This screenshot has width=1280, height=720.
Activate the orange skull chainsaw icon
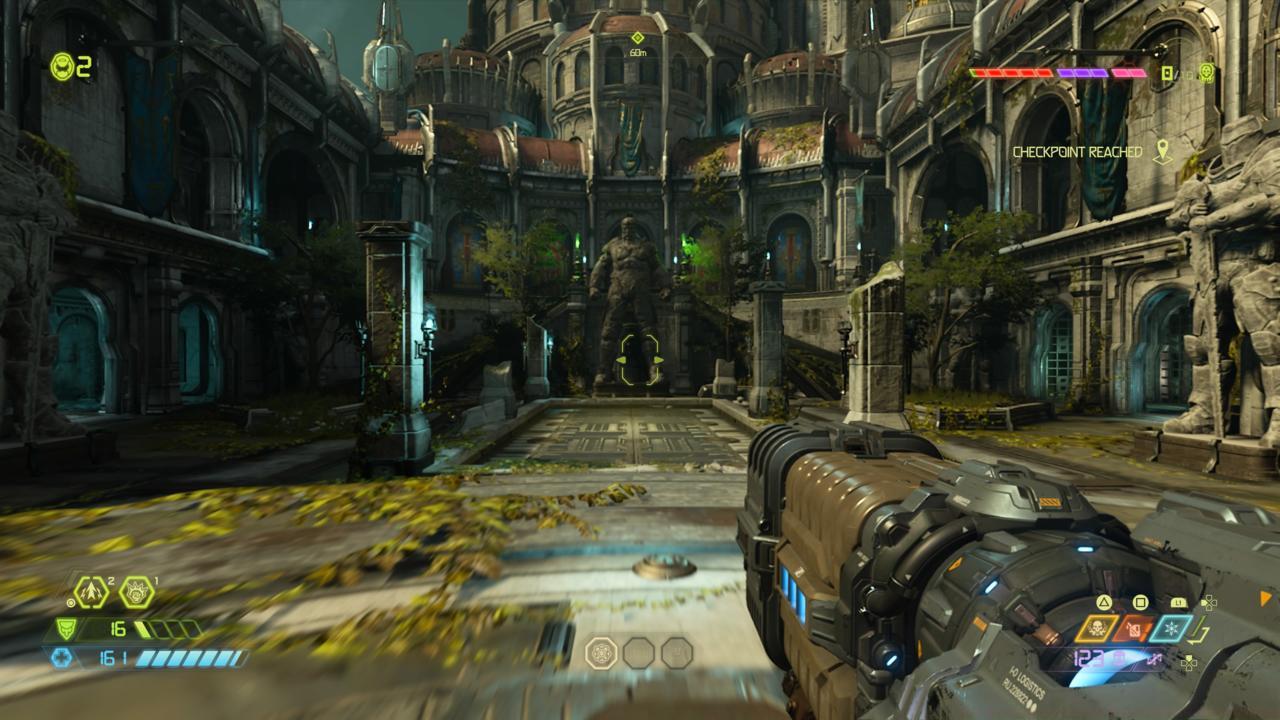[1096, 629]
